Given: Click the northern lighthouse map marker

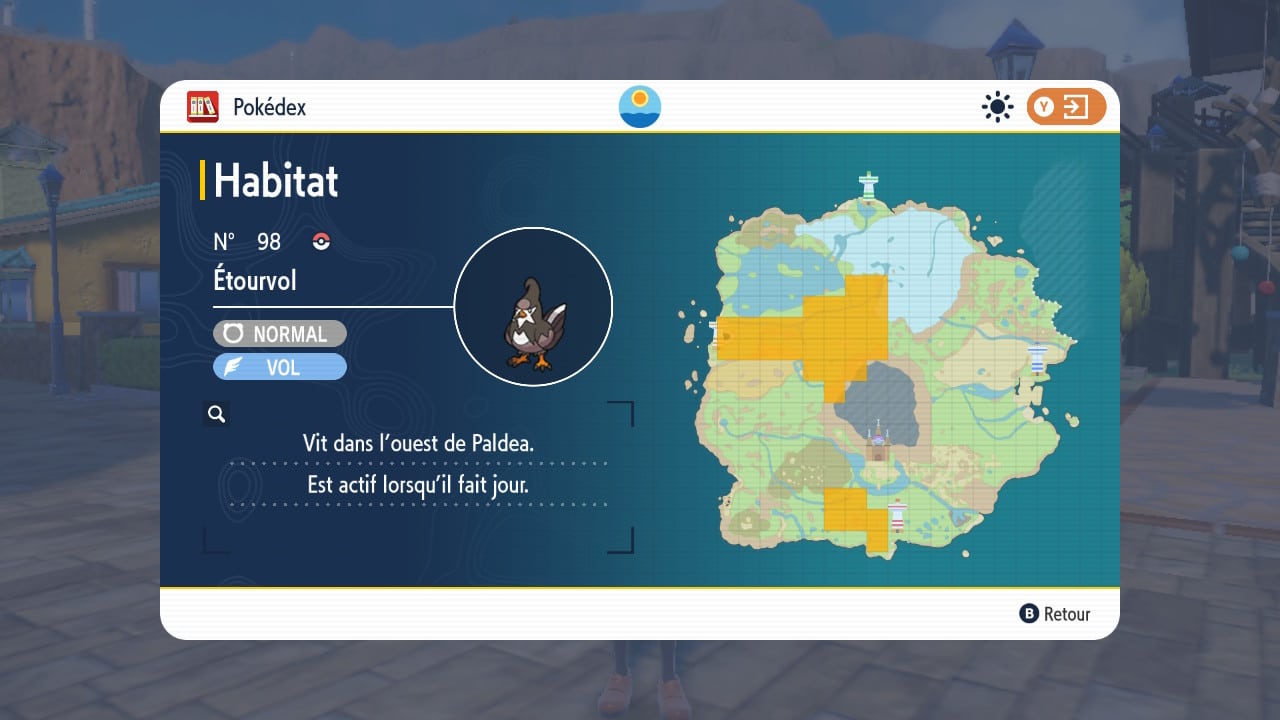Looking at the screenshot, I should [x=869, y=185].
